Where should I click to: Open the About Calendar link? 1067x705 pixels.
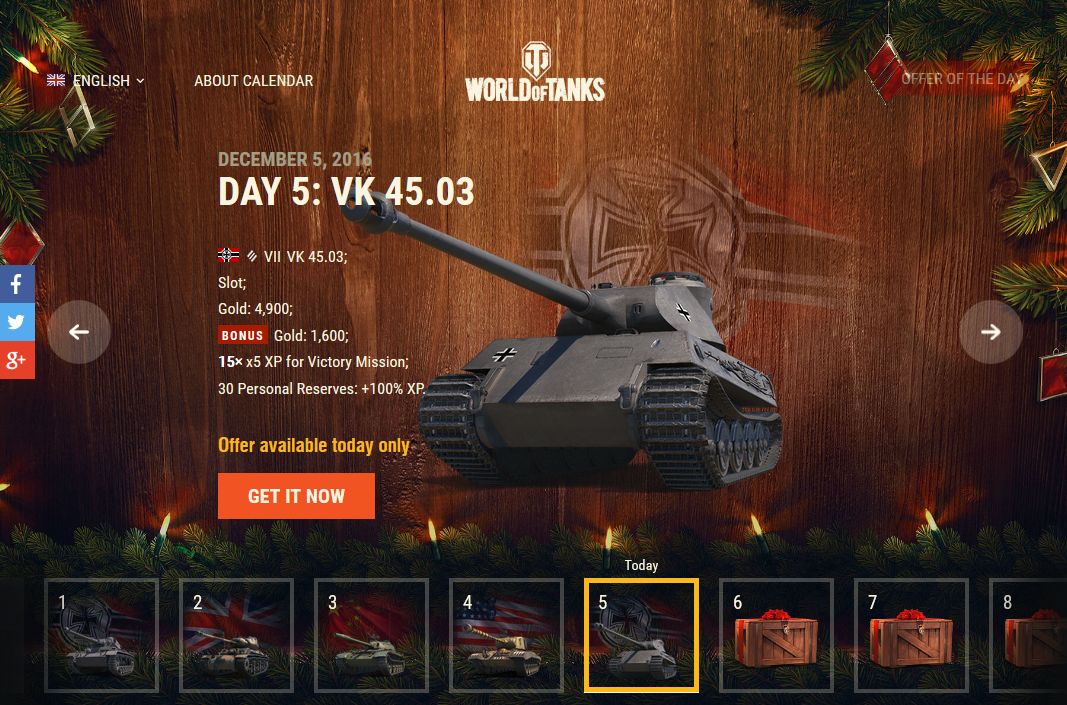[x=253, y=81]
